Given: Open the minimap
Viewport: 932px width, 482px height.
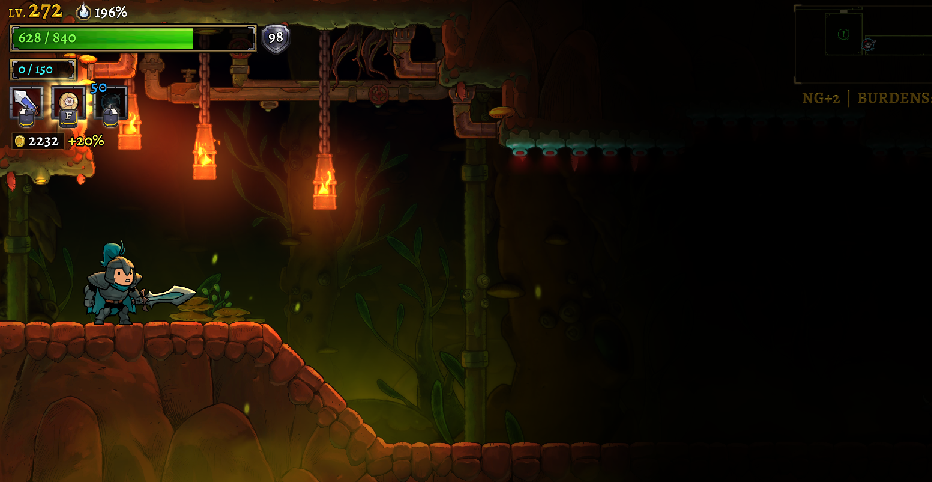Looking at the screenshot, I should 862,44.
